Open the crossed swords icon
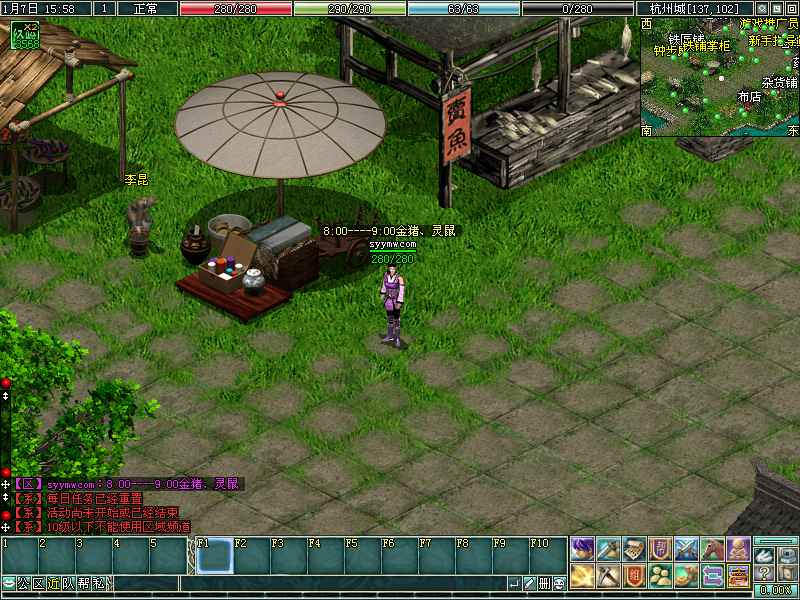This screenshot has height=600, width=800. [686, 548]
